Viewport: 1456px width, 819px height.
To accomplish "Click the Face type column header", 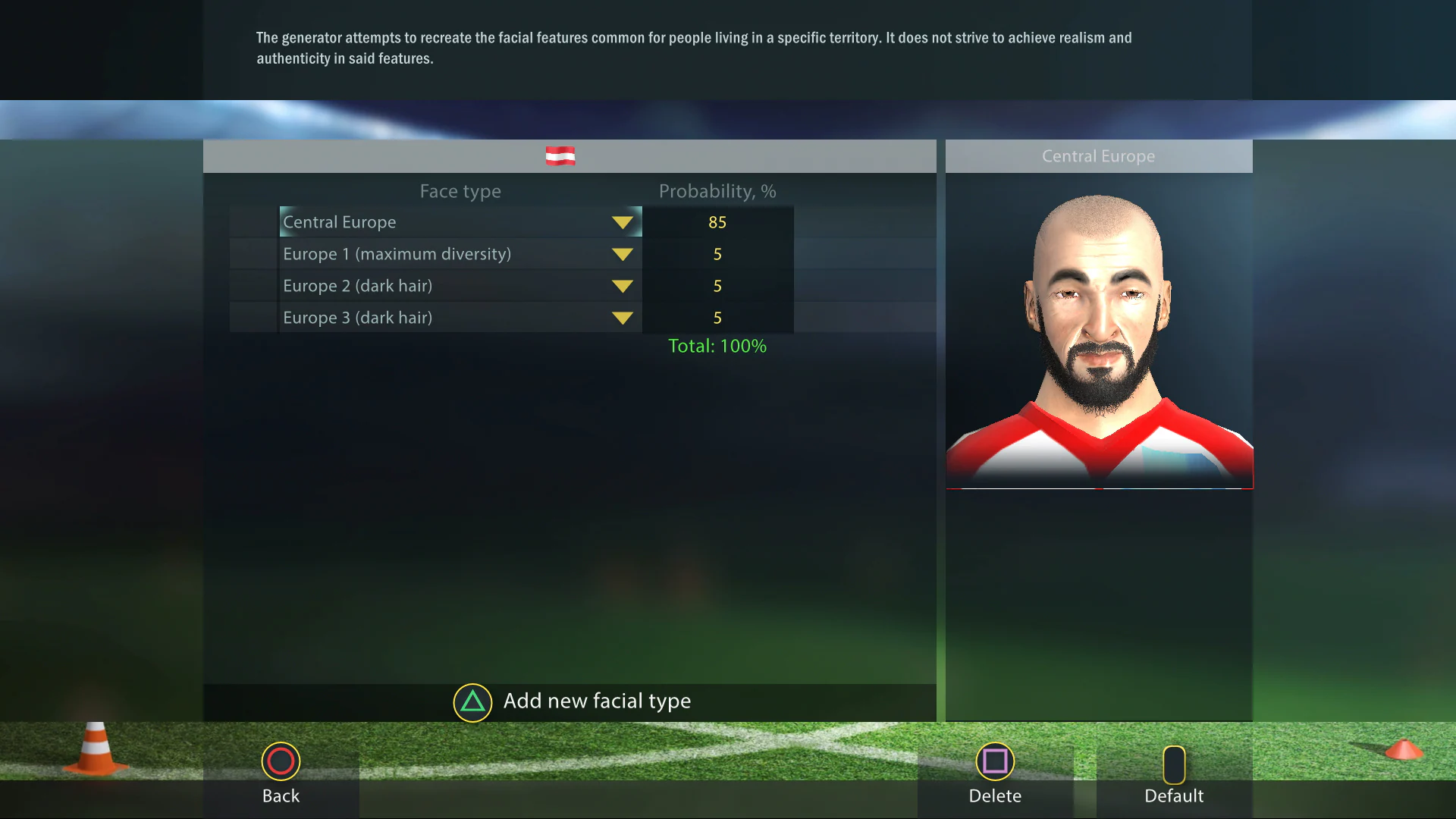I will (x=460, y=191).
